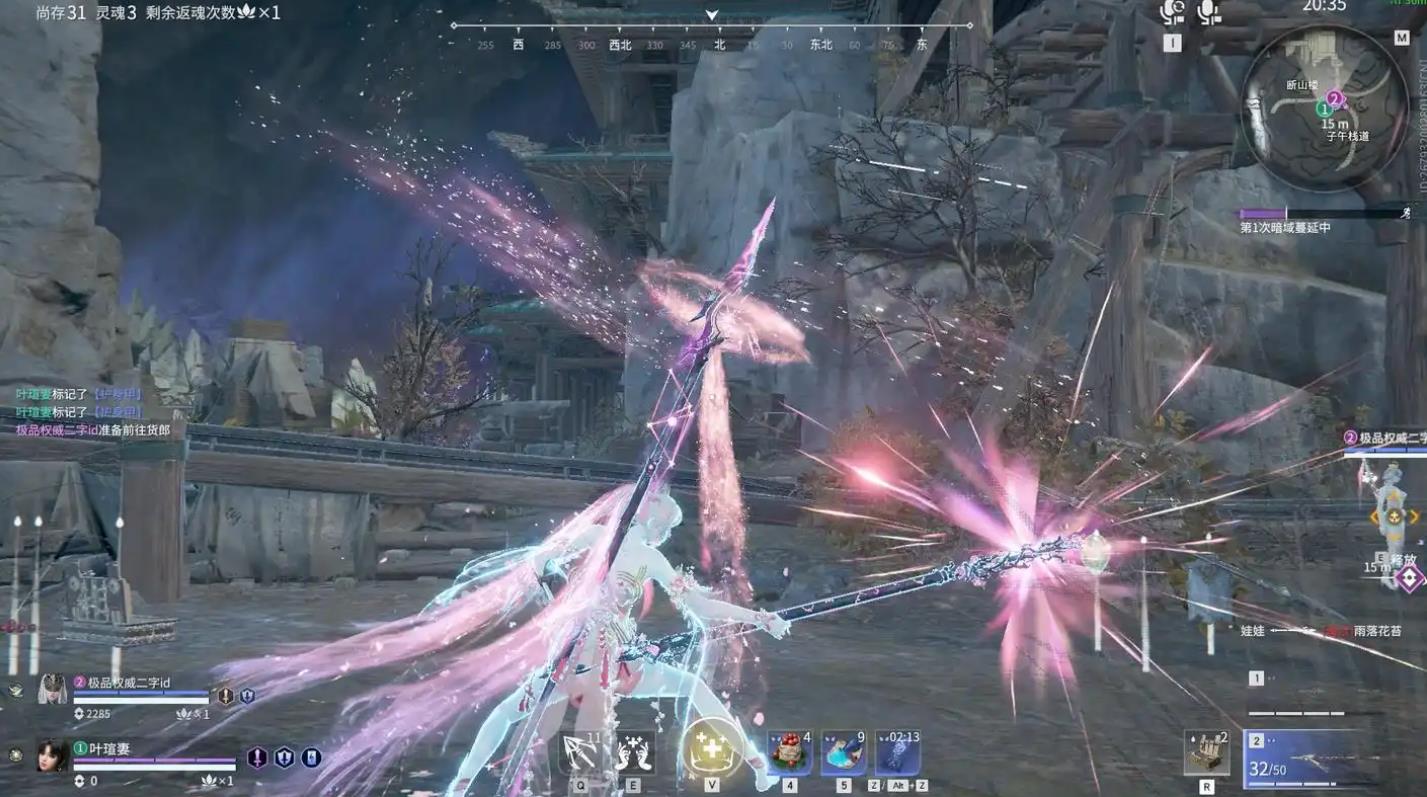1427x797 pixels.
Task: Toggle the microphone icon
Action: (1208, 13)
